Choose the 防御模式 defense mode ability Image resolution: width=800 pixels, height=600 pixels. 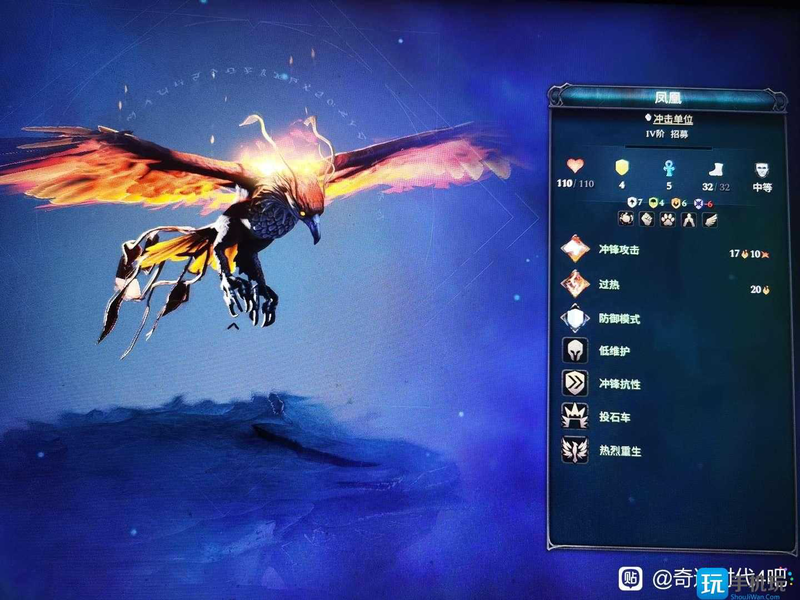coord(576,318)
